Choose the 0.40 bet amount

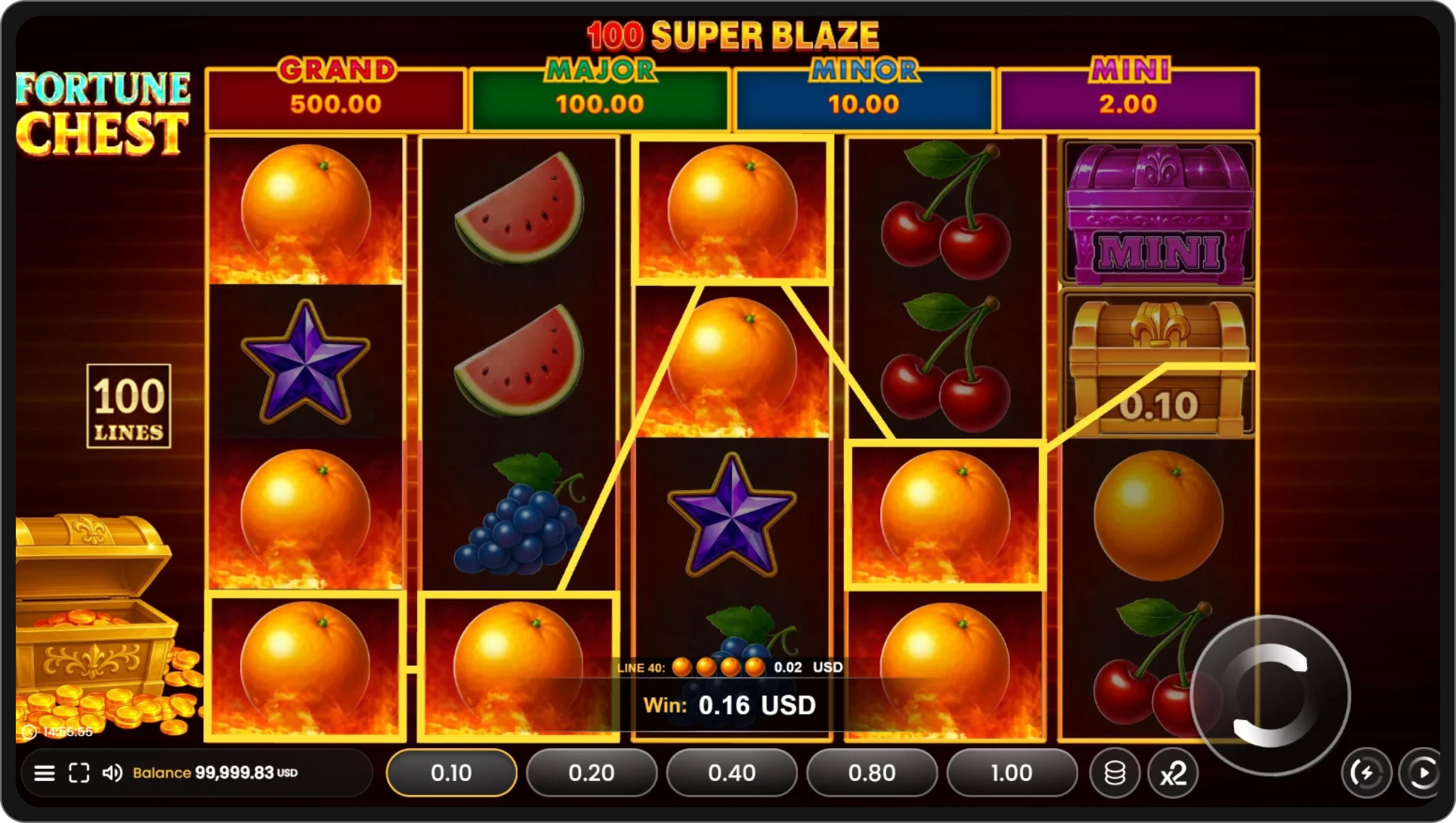pyautogui.click(x=731, y=773)
